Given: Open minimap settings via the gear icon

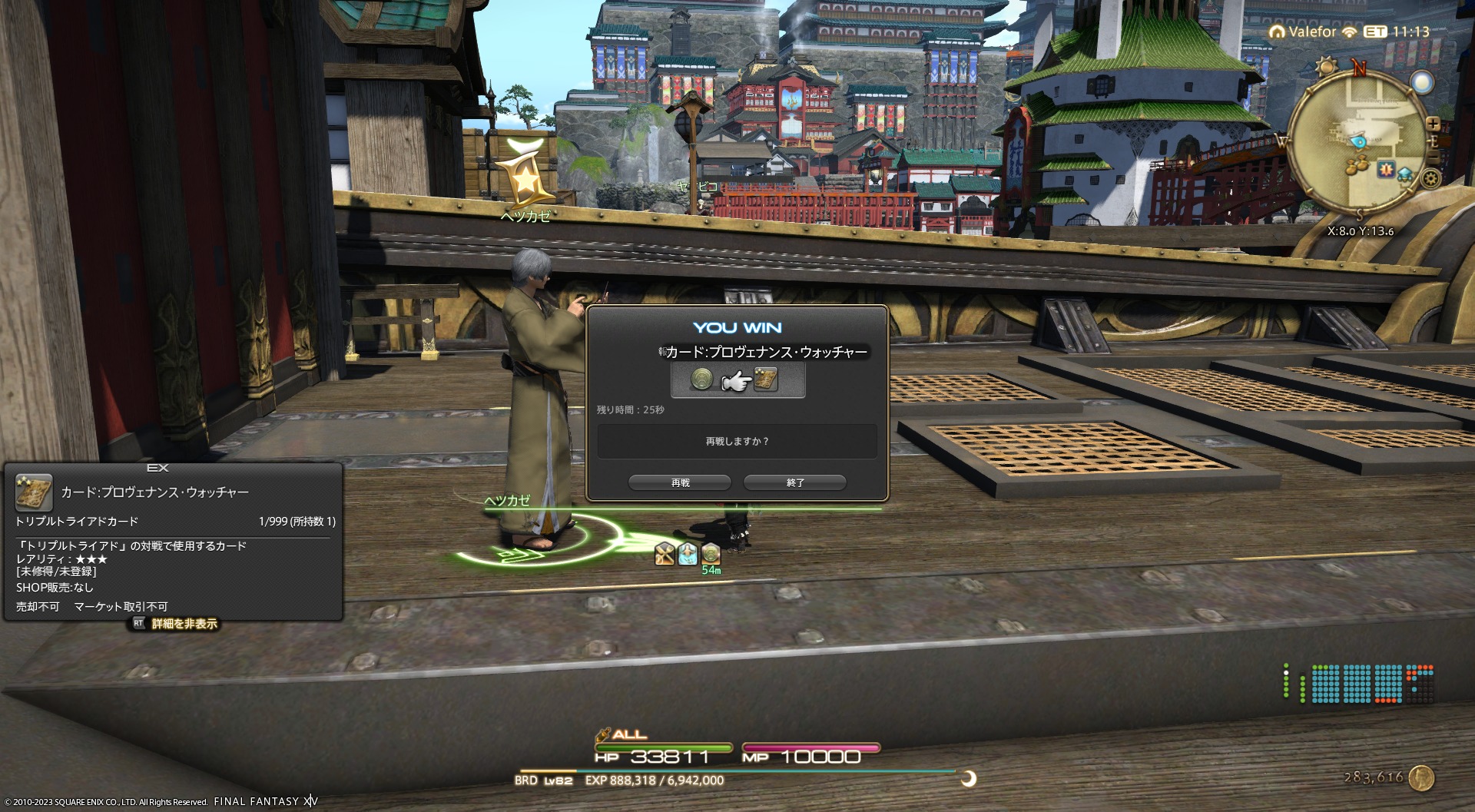Looking at the screenshot, I should 1430,179.
